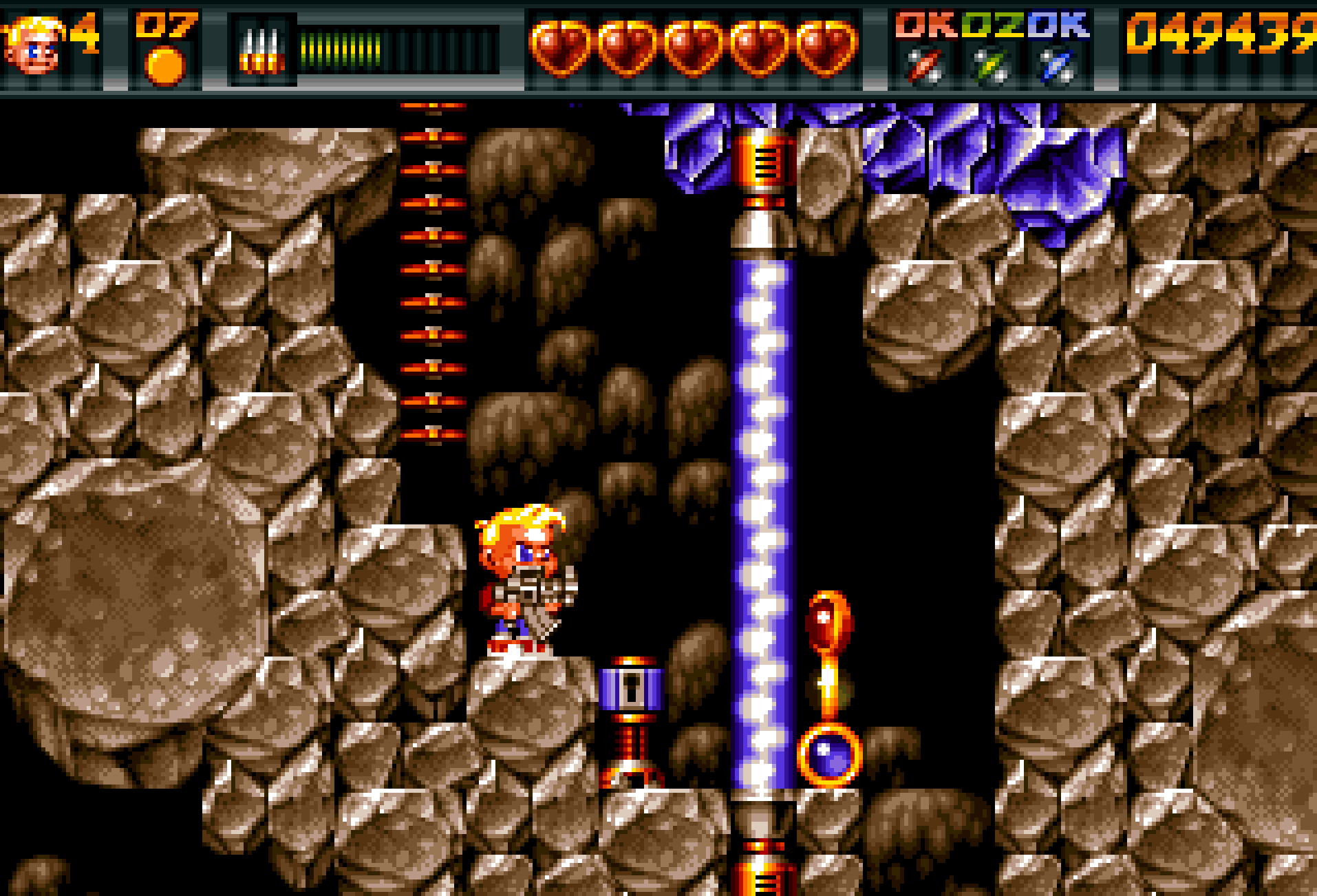Pick the green key icon
Image resolution: width=1317 pixels, height=896 pixels.
tap(991, 67)
